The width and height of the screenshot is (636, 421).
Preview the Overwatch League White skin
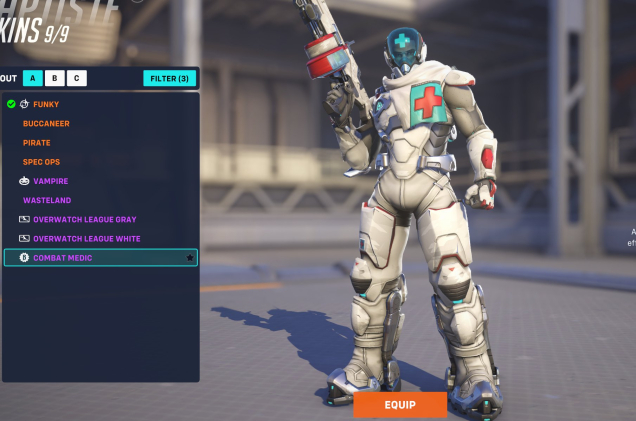(87, 239)
